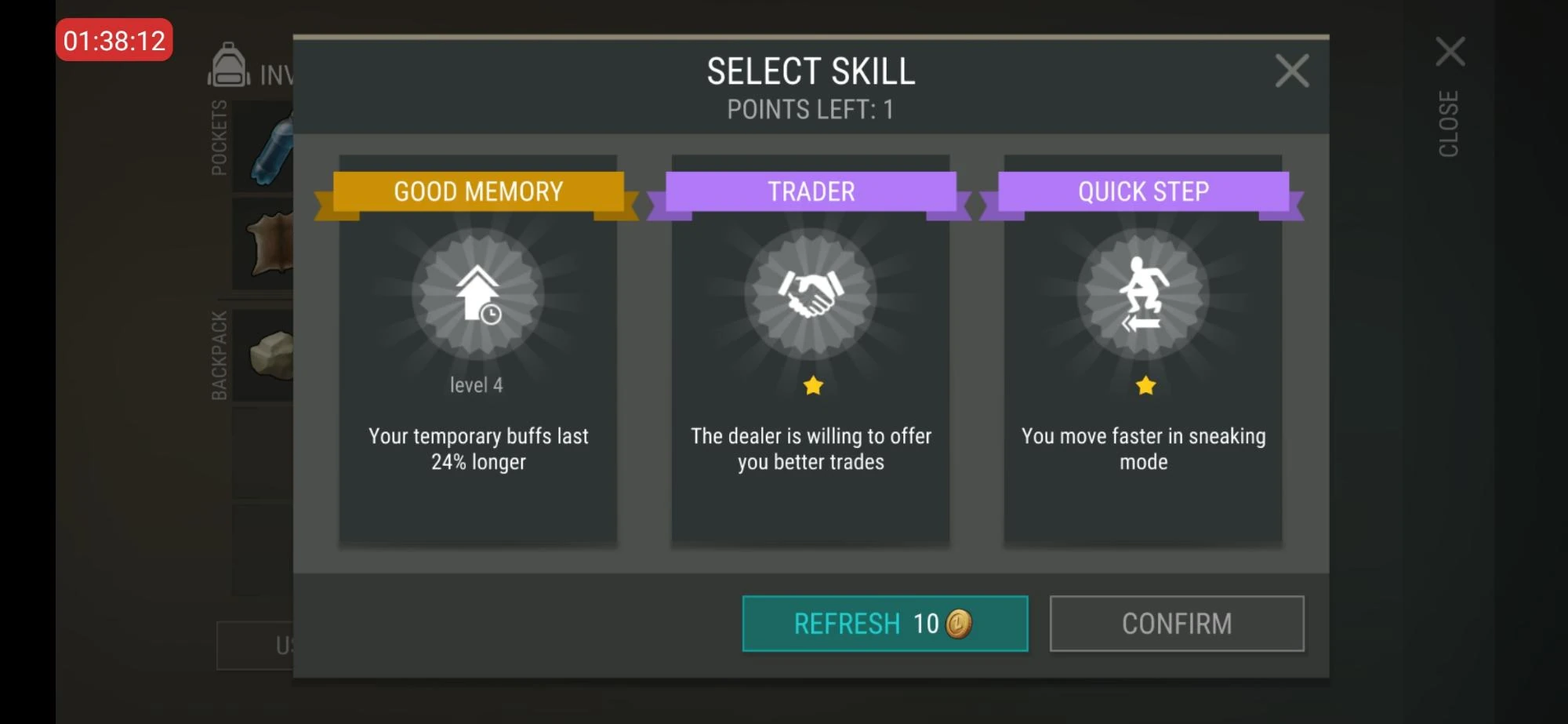Select the Good Memory skill banner
Image resolution: width=1568 pixels, height=724 pixels.
click(x=478, y=191)
